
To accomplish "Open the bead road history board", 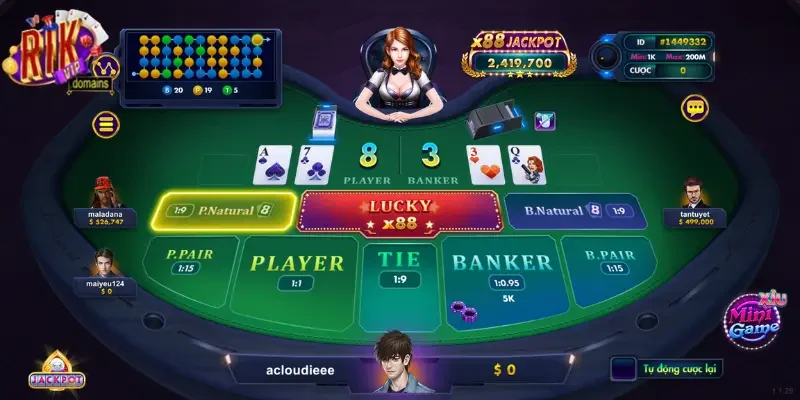I will [x=201, y=62].
